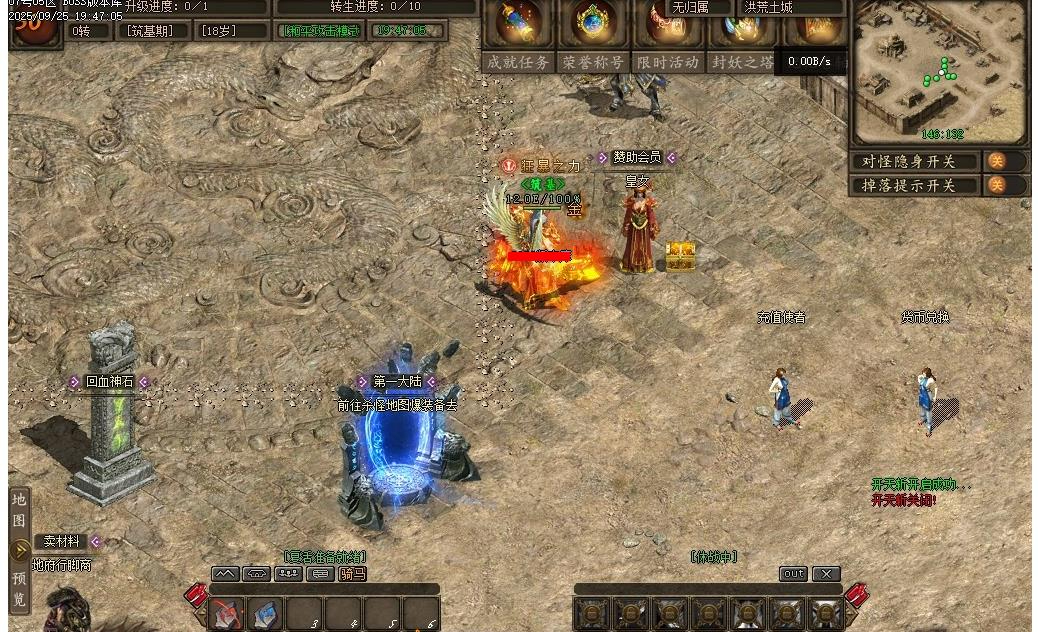The width and height of the screenshot is (1038, 632).
Task: Open the 封妖之塔 demon tower menu
Action: [x=742, y=62]
